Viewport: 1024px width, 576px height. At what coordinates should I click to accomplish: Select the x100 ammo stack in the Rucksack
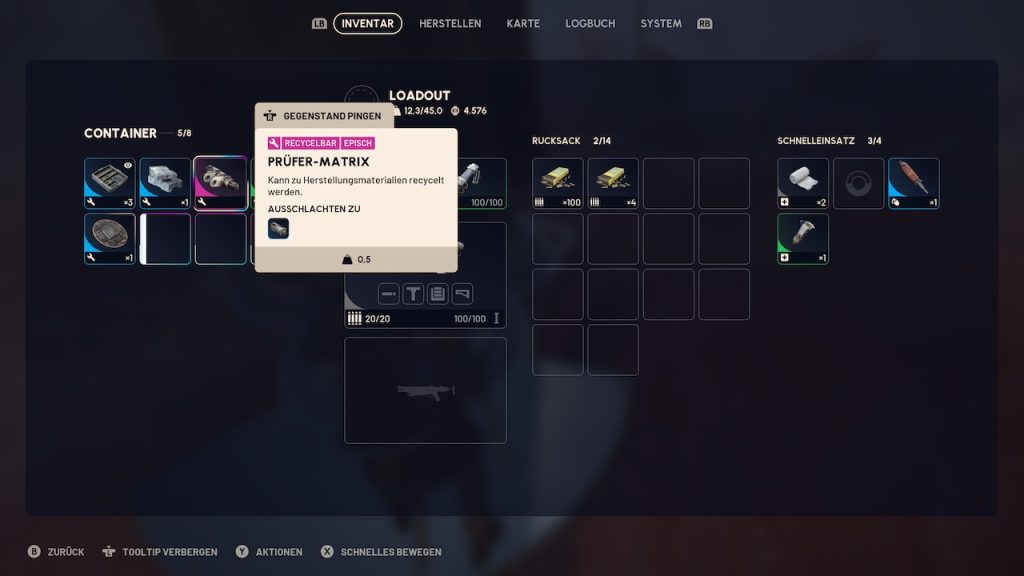[x=557, y=183]
